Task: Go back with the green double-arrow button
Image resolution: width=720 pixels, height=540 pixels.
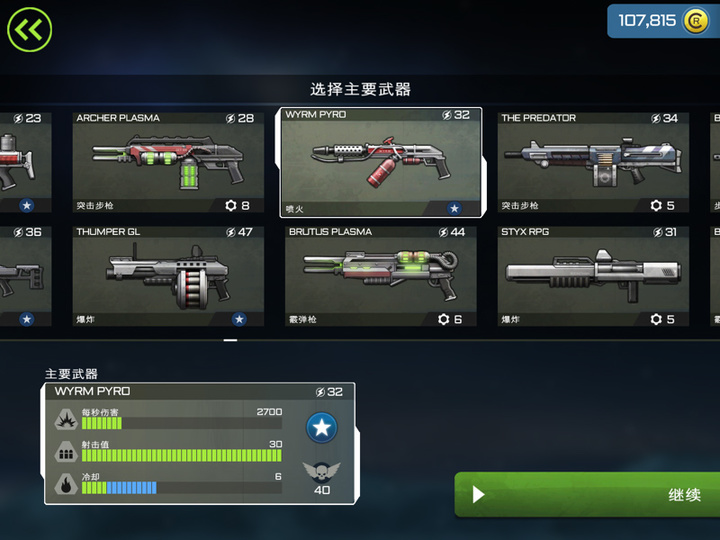Action: (x=29, y=29)
